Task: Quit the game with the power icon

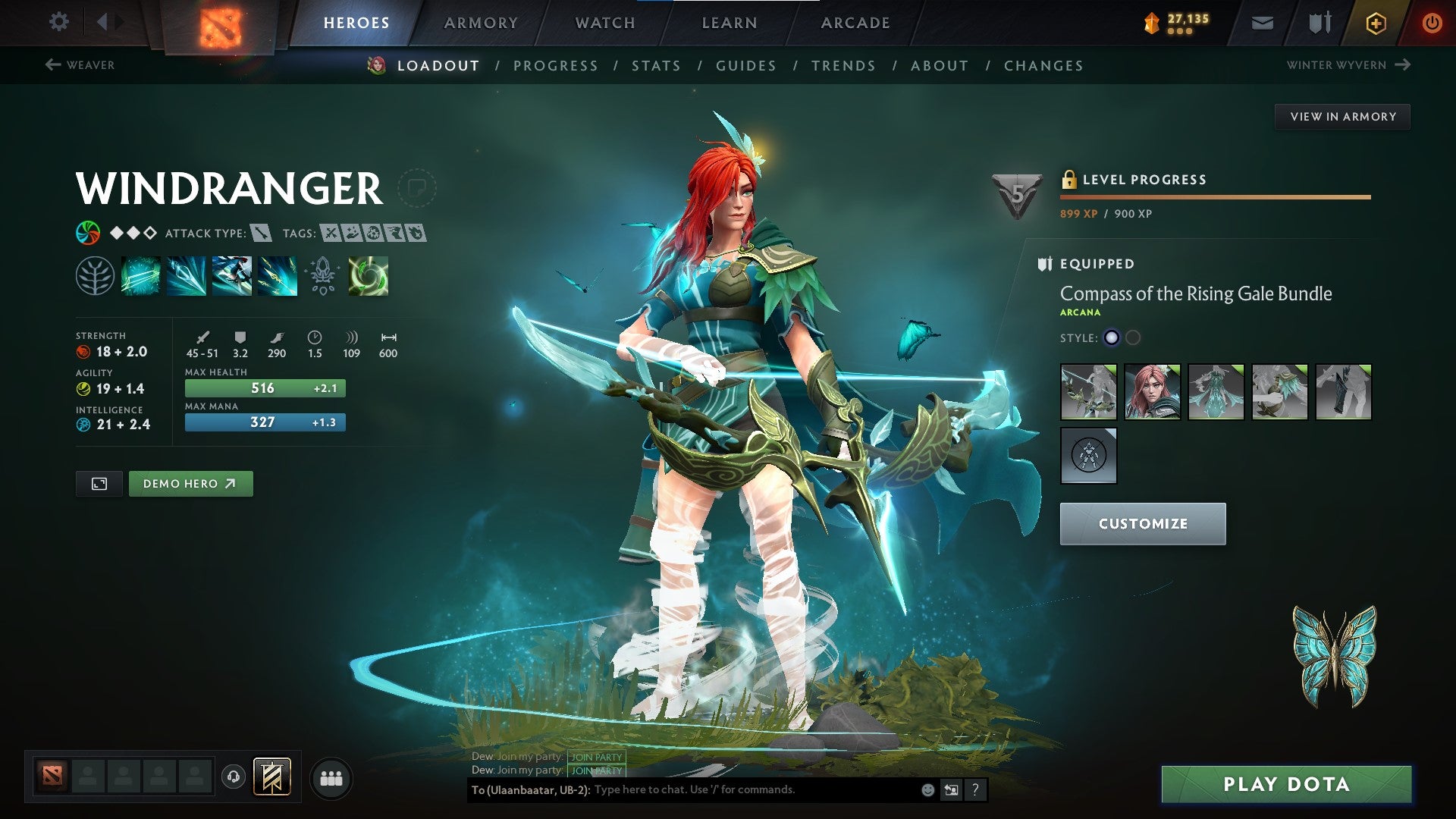Action: pos(1432,23)
